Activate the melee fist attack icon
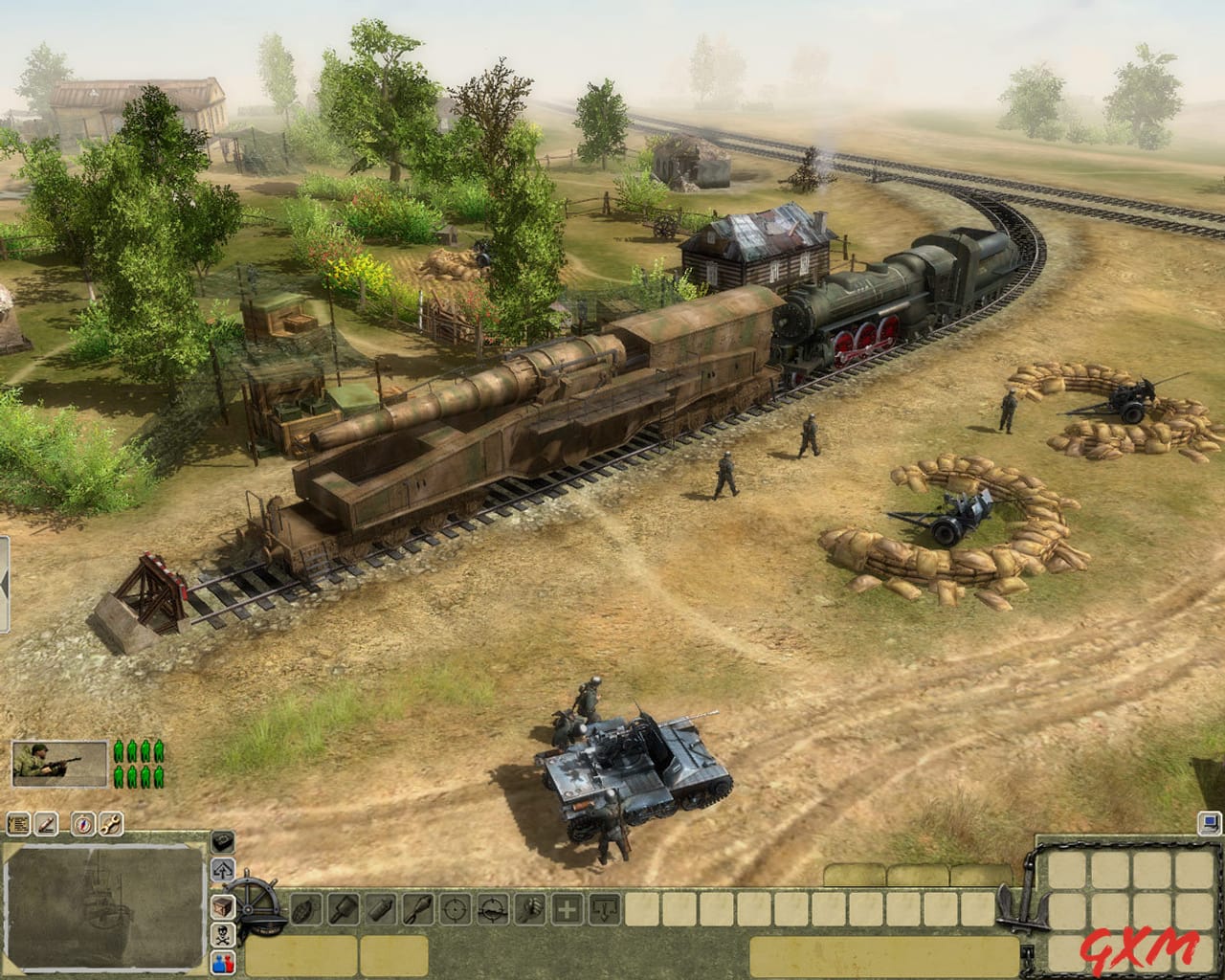Image resolution: width=1225 pixels, height=980 pixels. [x=530, y=908]
